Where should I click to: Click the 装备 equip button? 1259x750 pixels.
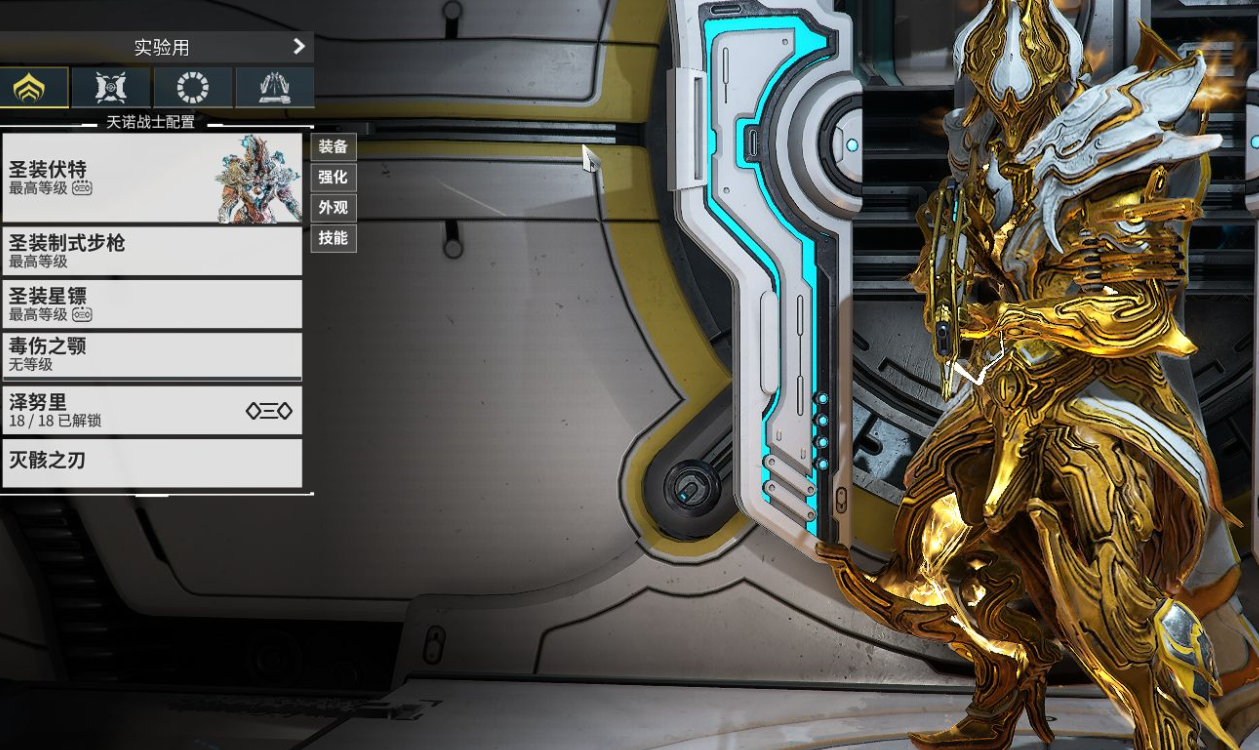point(333,147)
